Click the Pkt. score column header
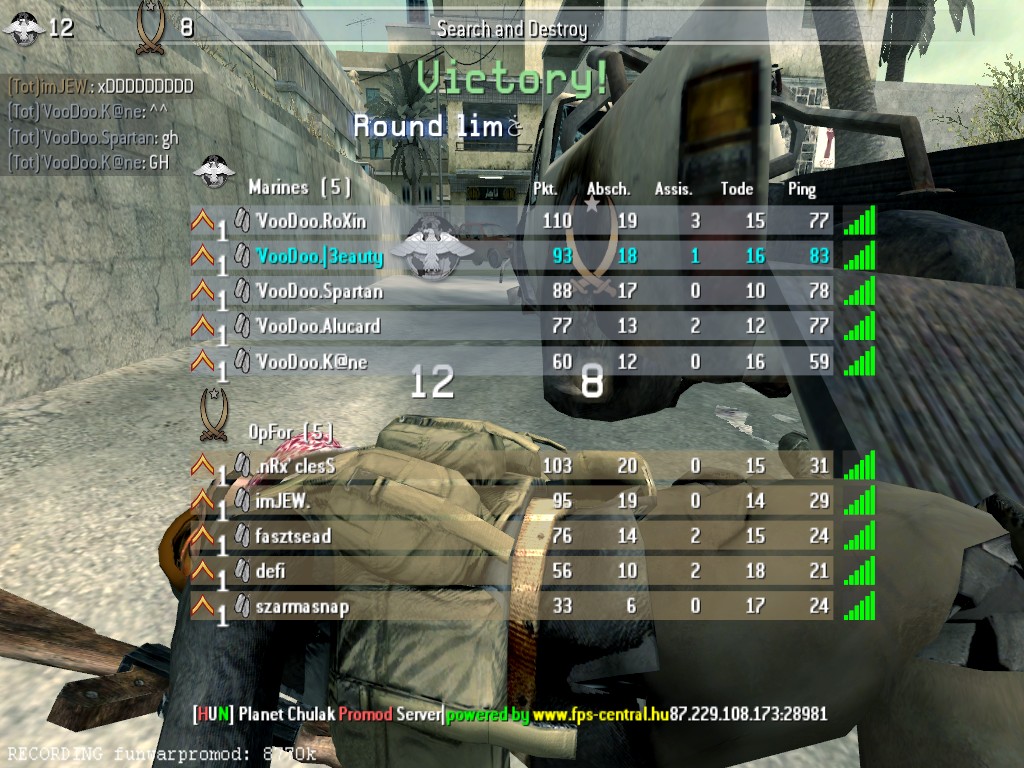The image size is (1024, 768). [x=545, y=189]
